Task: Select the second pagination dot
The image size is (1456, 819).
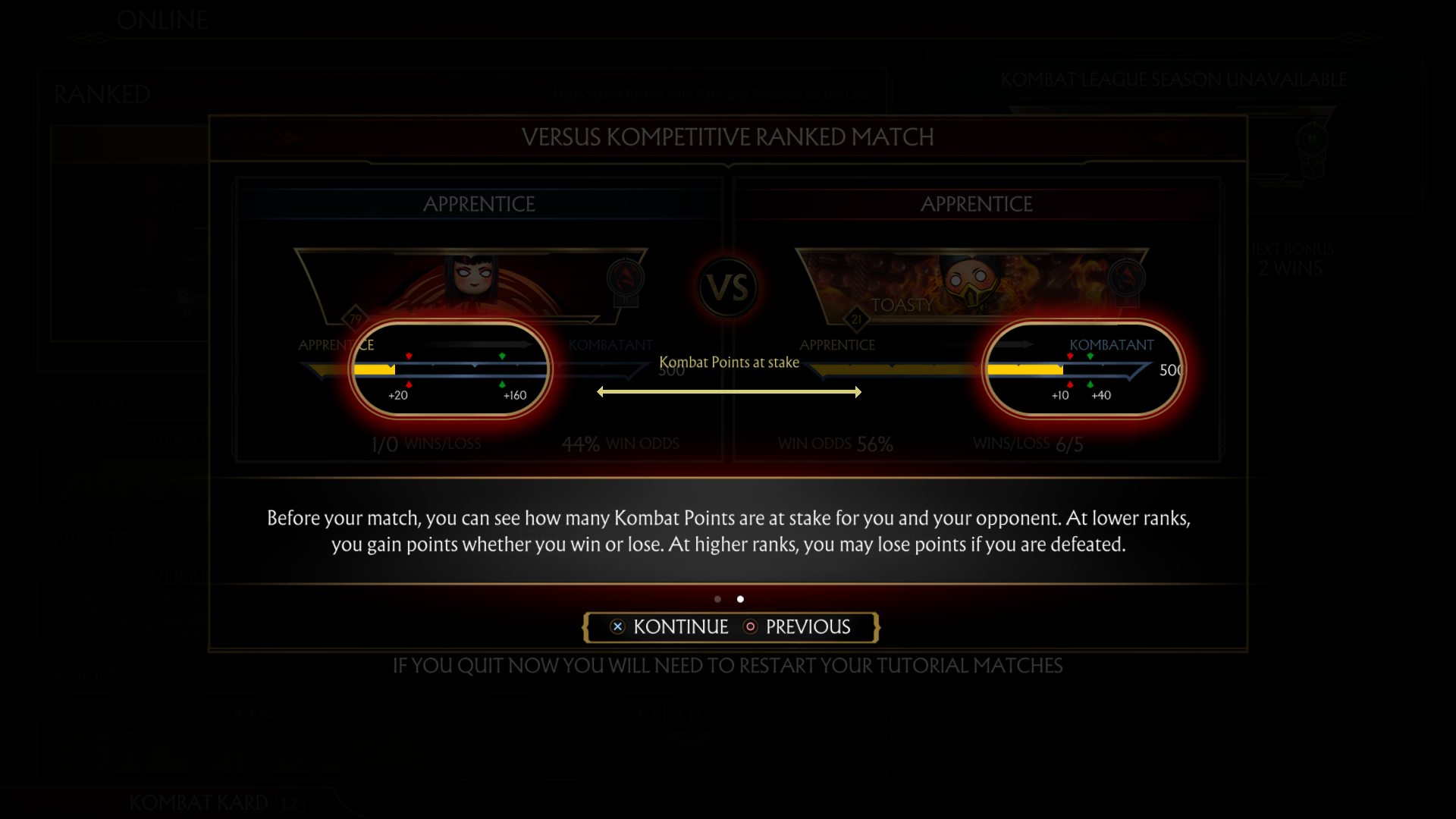Action: click(741, 599)
